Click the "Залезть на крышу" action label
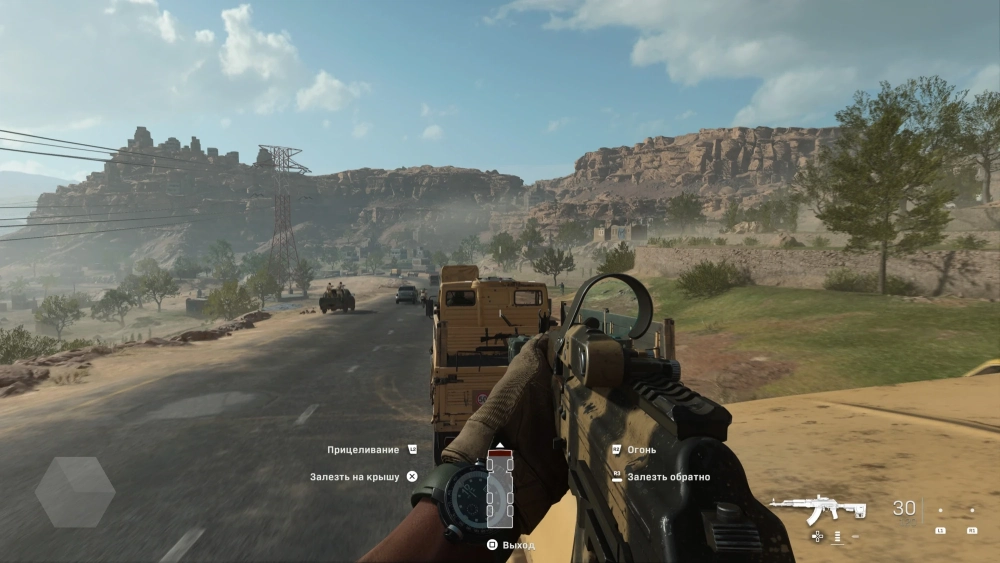Screen dimensions: 1000x563 [x=355, y=477]
